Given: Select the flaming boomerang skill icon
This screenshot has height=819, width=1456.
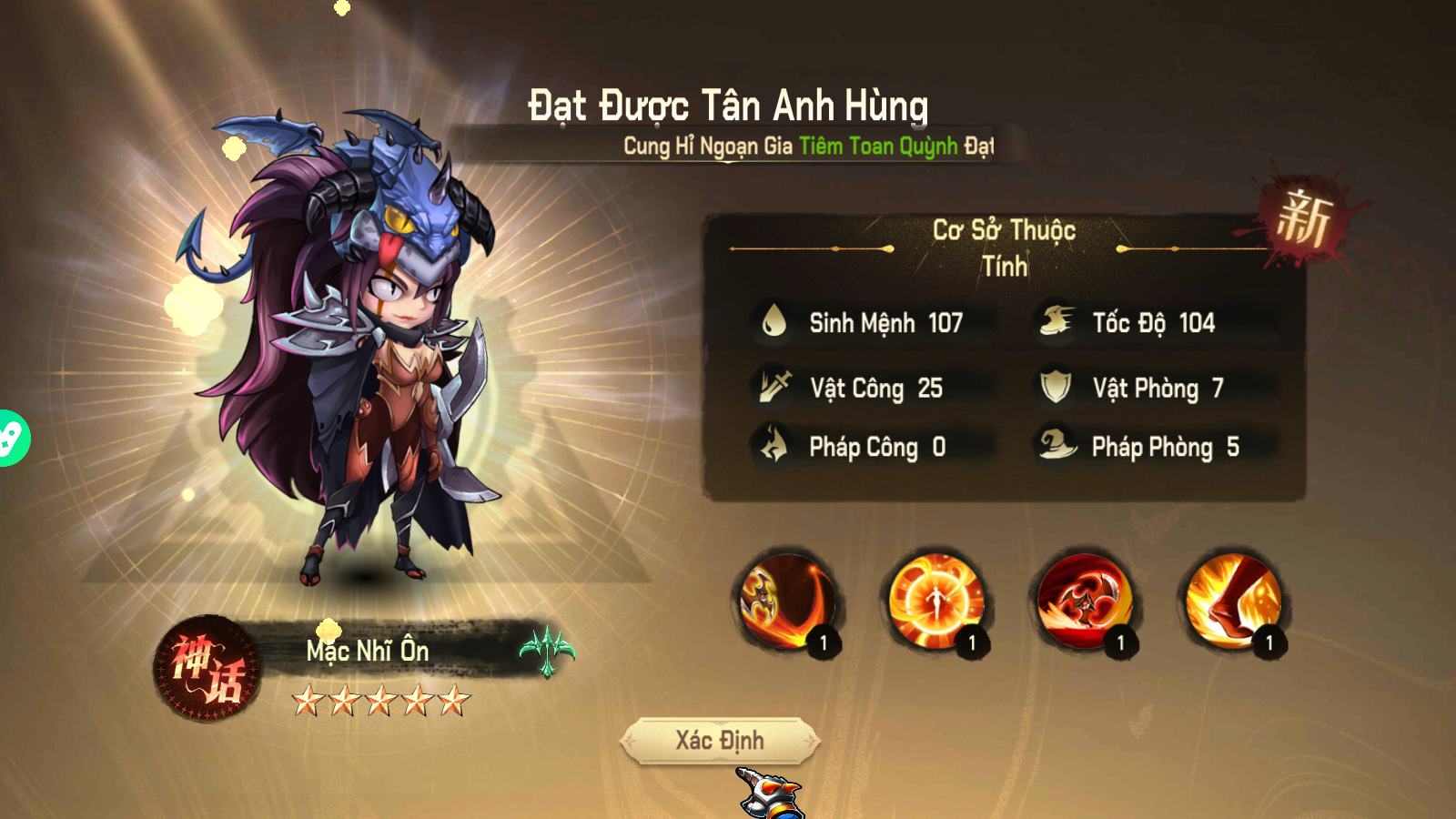Looking at the screenshot, I should [787, 601].
